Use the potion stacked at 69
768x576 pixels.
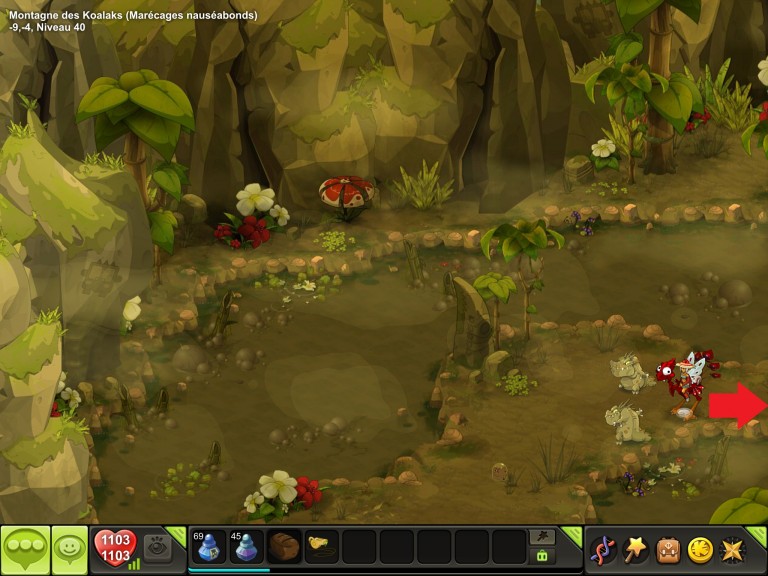[208, 547]
